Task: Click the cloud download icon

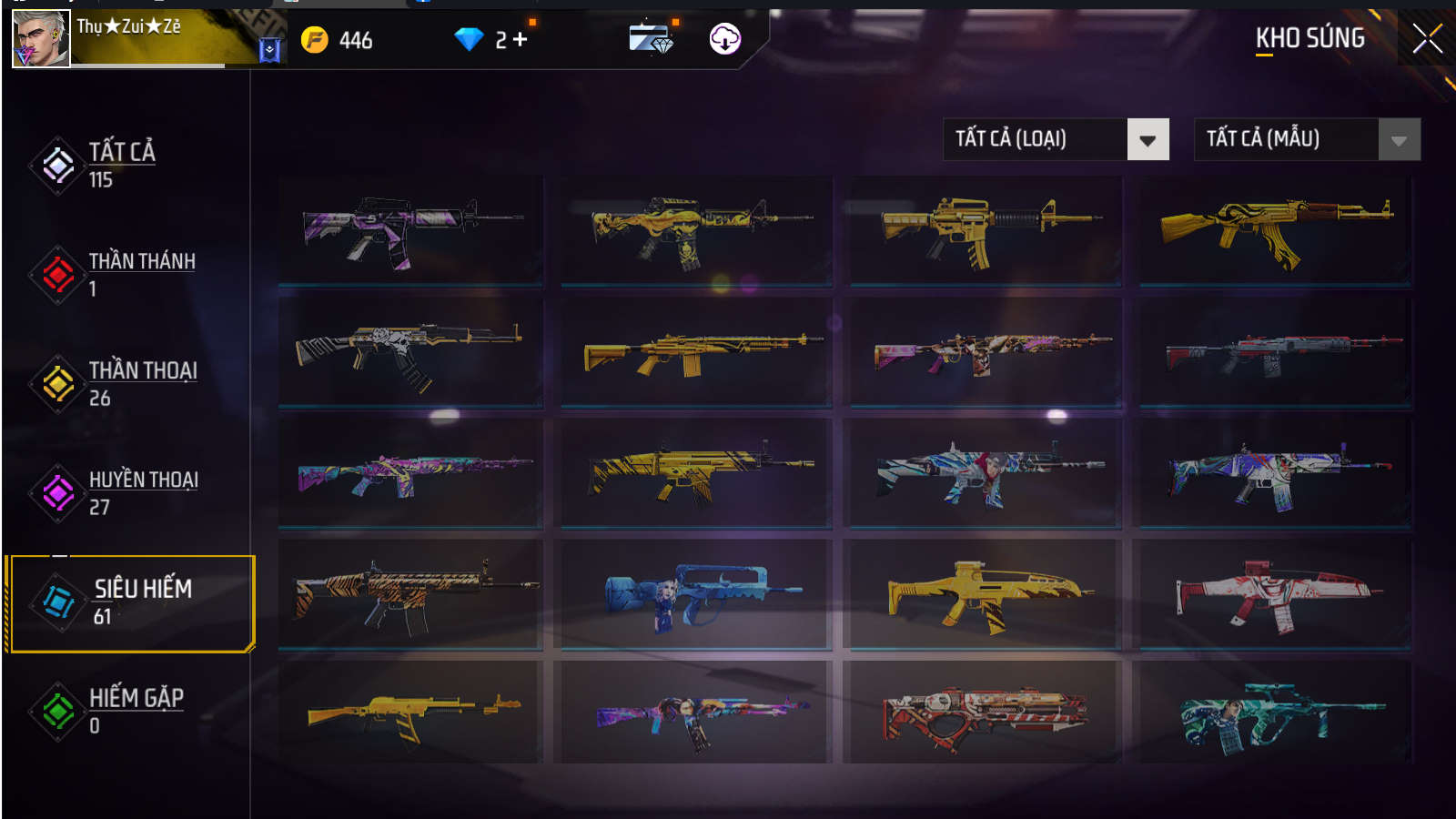Action: 724,39
